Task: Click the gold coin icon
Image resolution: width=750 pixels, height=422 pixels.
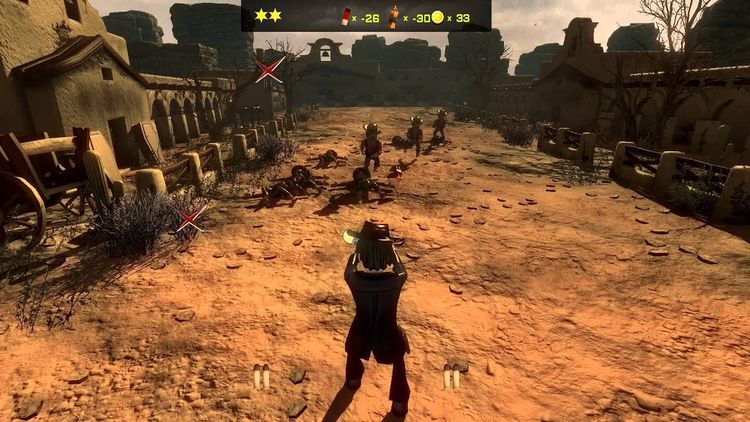Action: point(436,16)
